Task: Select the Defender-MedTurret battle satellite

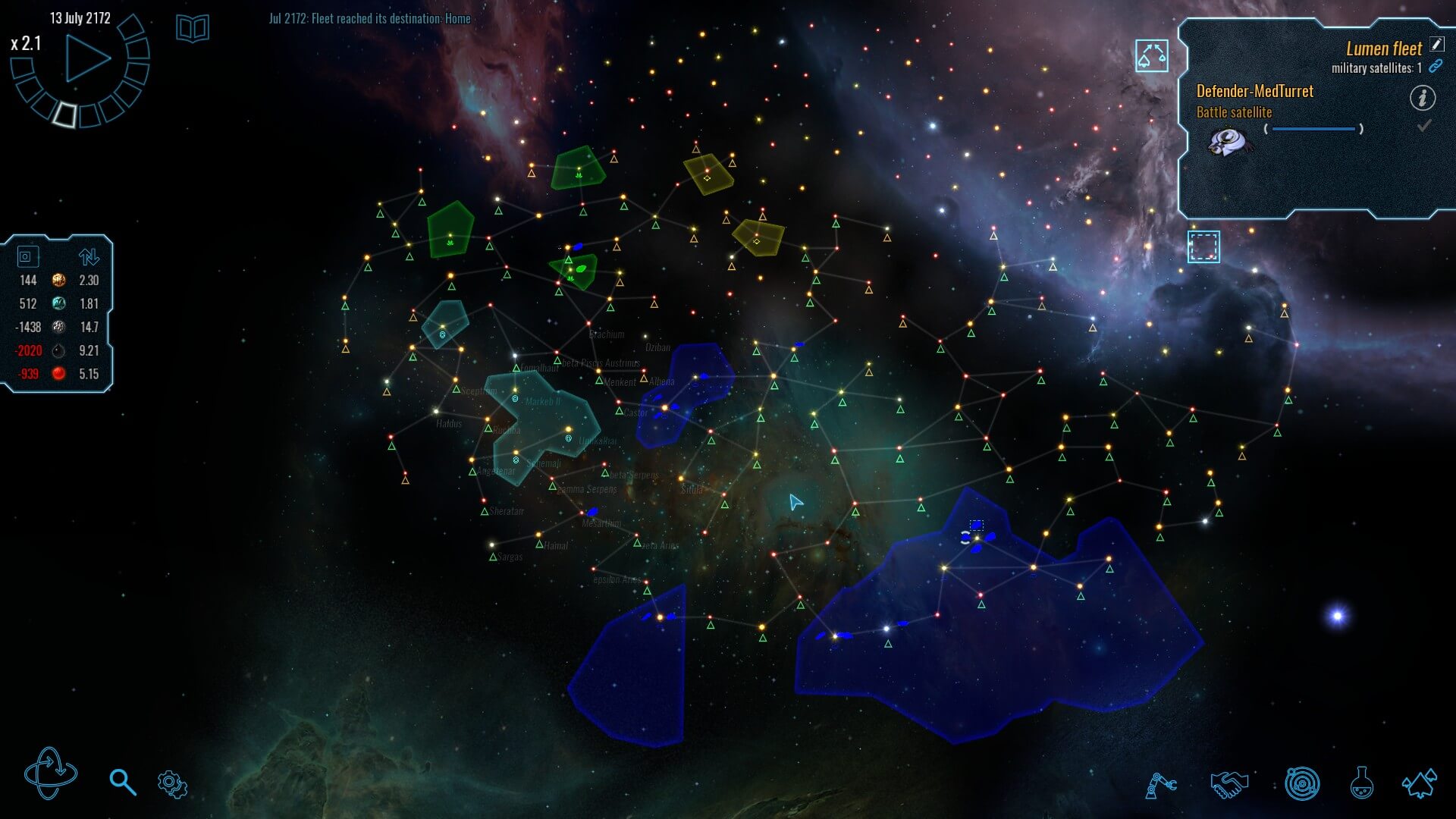Action: click(1228, 141)
